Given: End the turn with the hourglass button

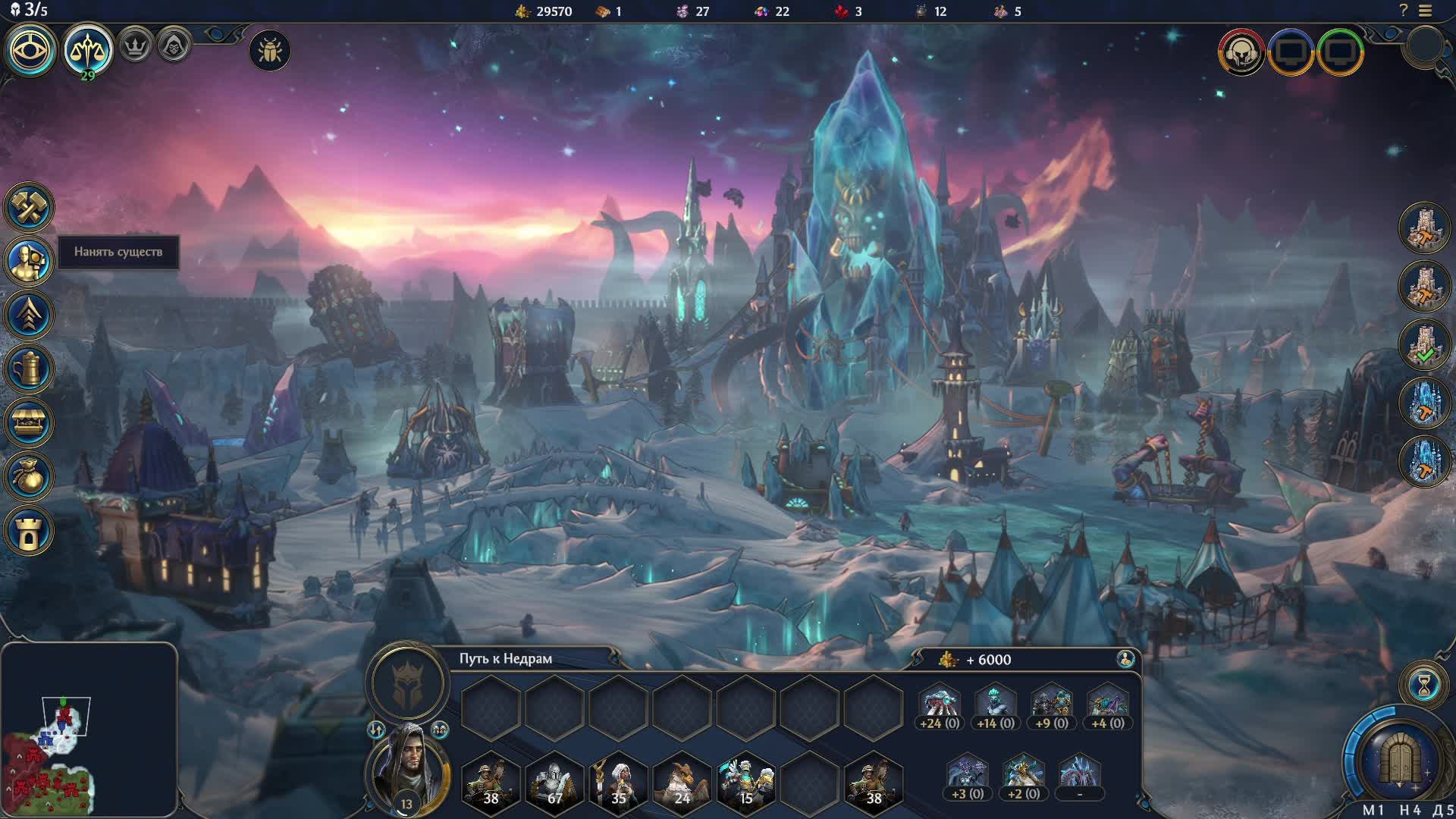Looking at the screenshot, I should point(1424,685).
